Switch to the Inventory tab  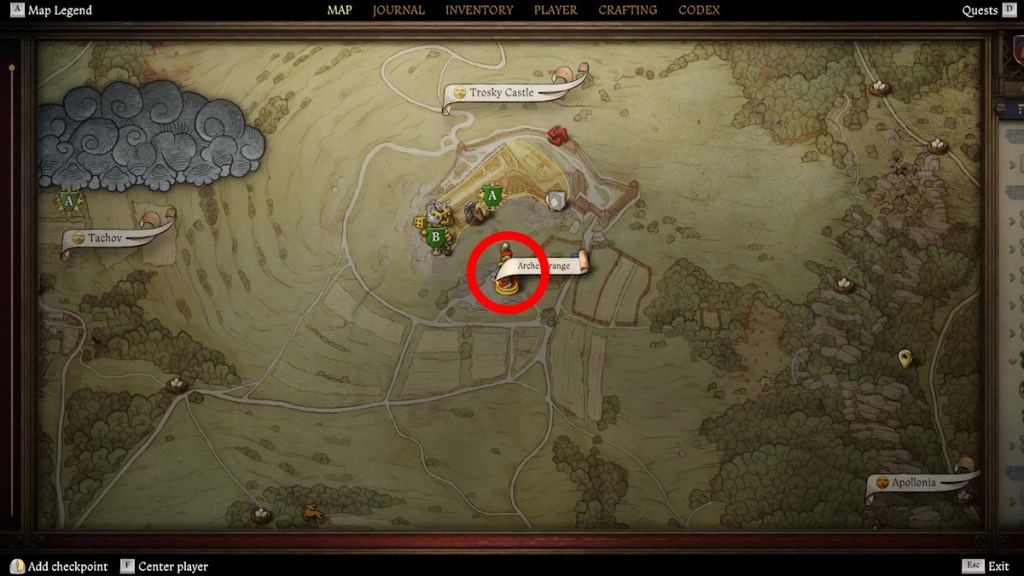(477, 10)
